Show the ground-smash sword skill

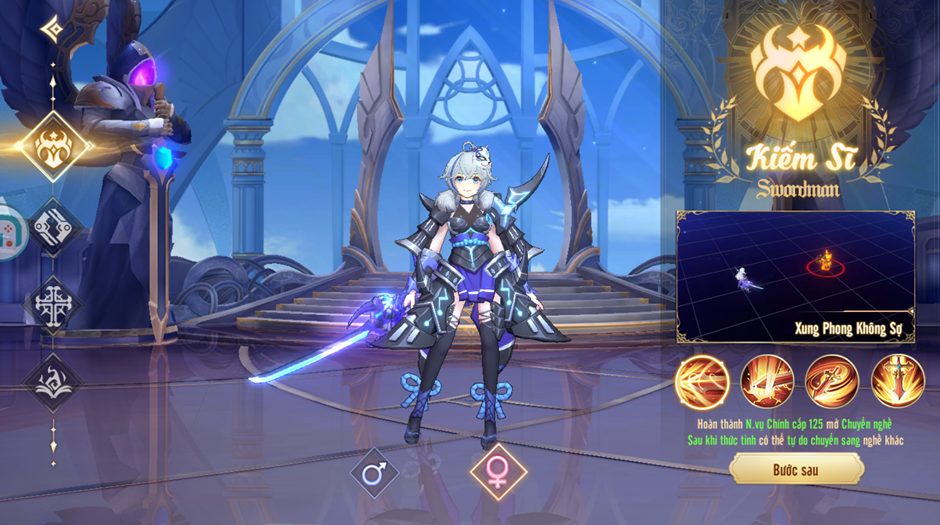click(767, 380)
